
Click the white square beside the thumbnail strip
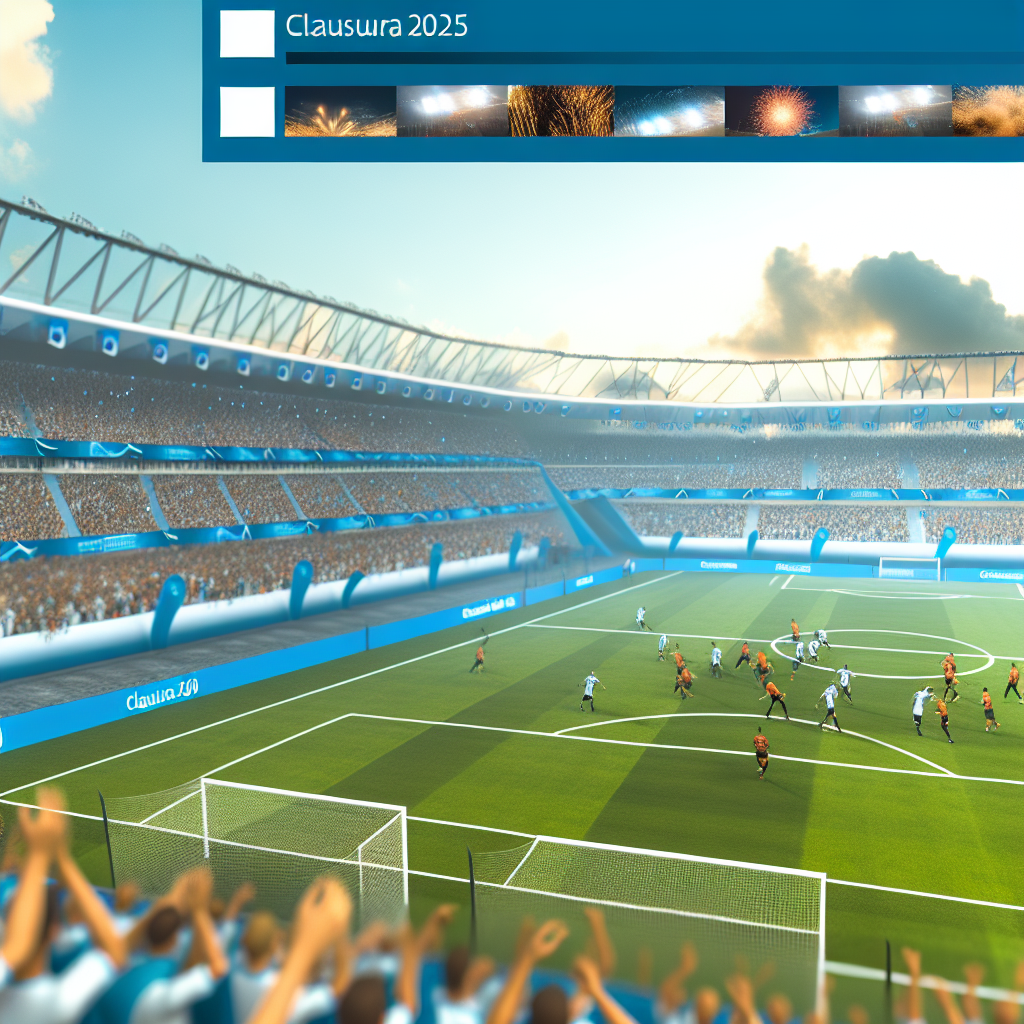[x=247, y=111]
